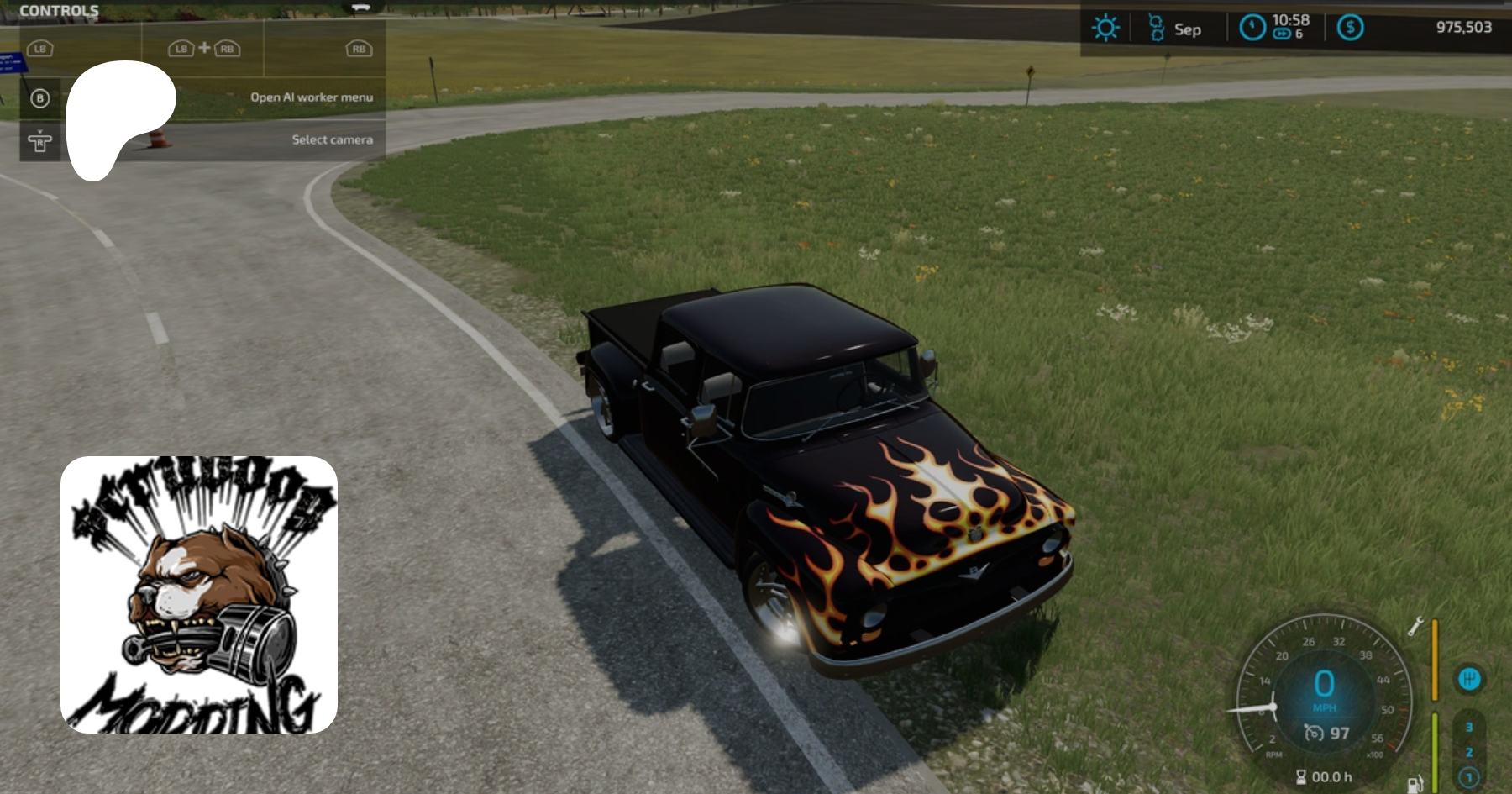Click the sun weather icon
The image size is (1512, 794).
[1105, 29]
